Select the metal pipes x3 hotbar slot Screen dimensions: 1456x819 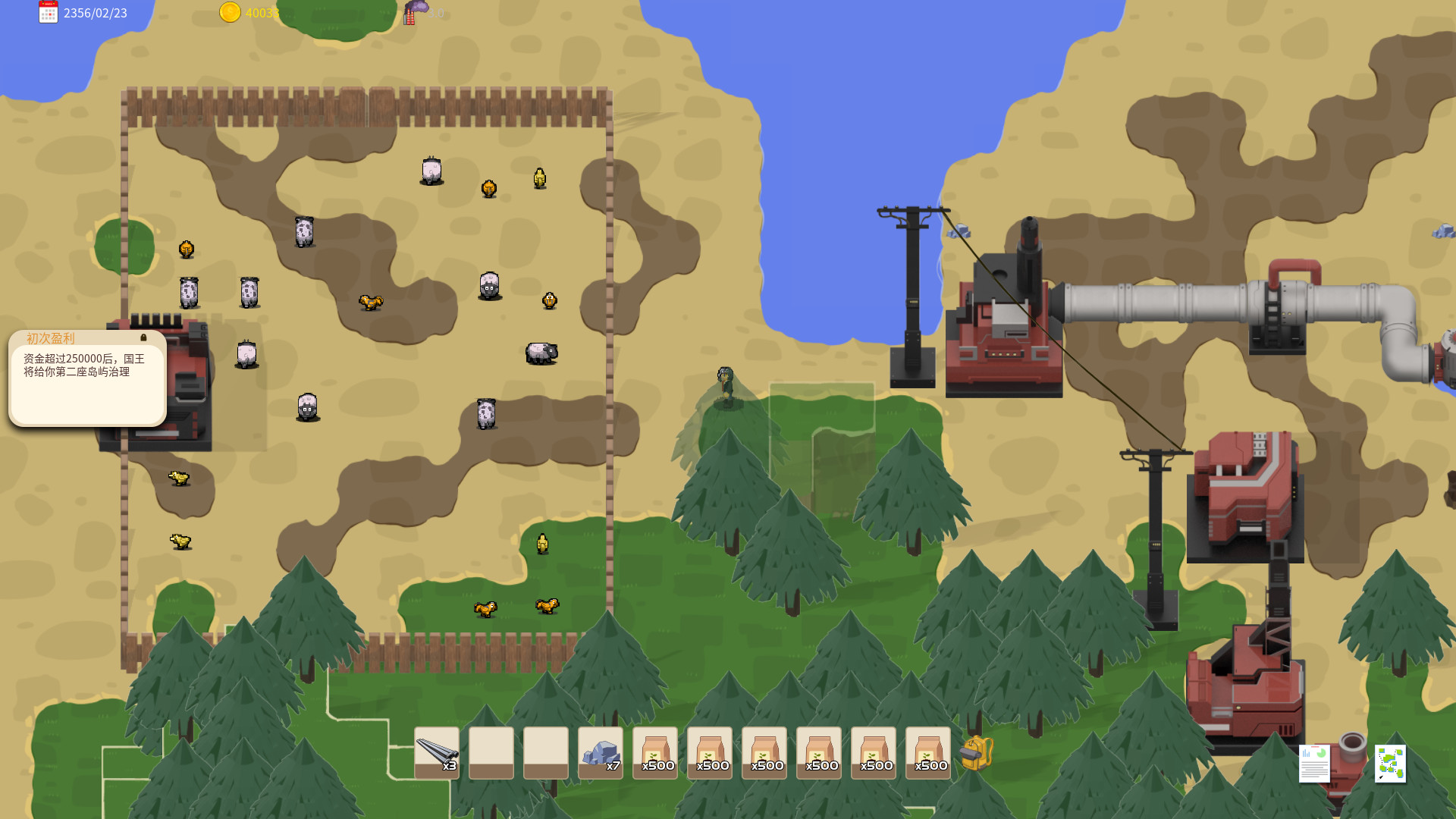(x=436, y=752)
